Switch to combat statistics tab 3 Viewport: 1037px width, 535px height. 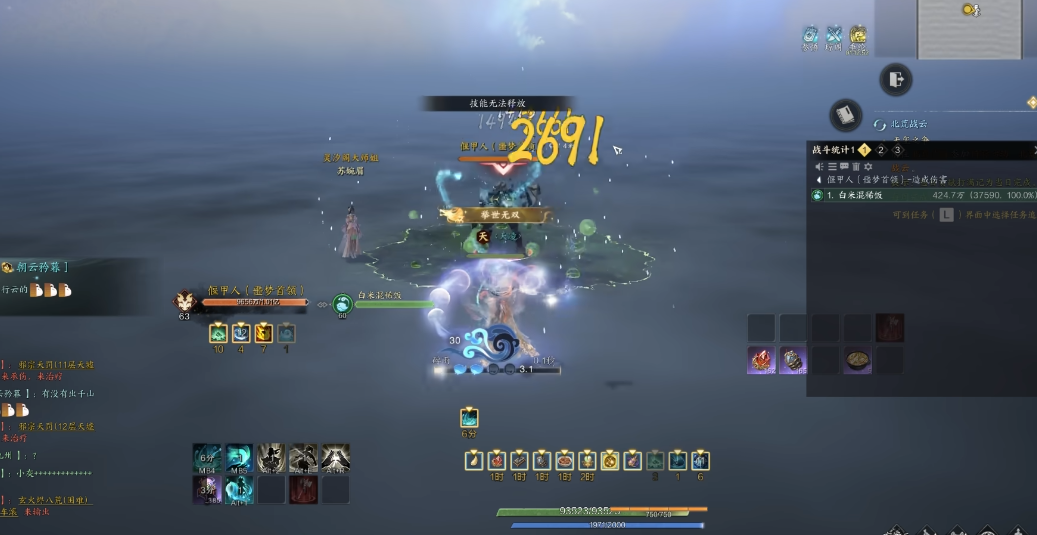pyautogui.click(x=898, y=150)
